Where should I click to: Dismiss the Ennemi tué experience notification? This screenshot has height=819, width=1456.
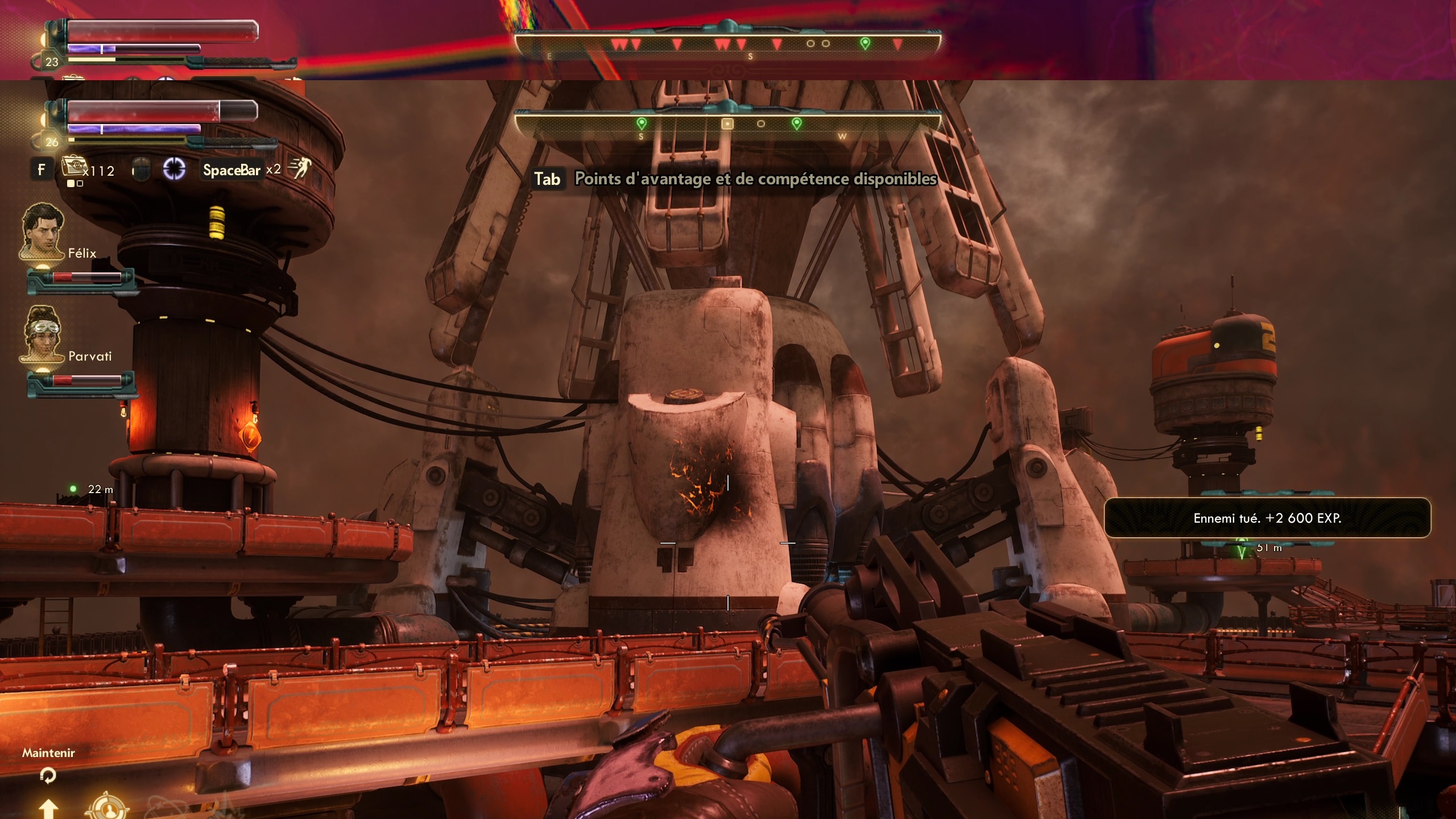[1267, 518]
